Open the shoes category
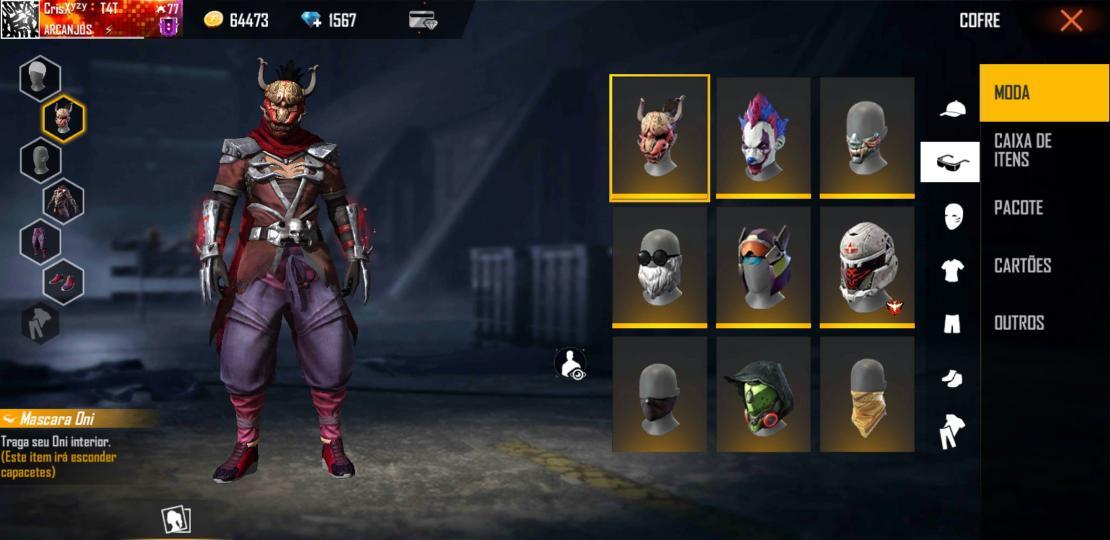The height and width of the screenshot is (540, 1110). pyautogui.click(x=952, y=377)
